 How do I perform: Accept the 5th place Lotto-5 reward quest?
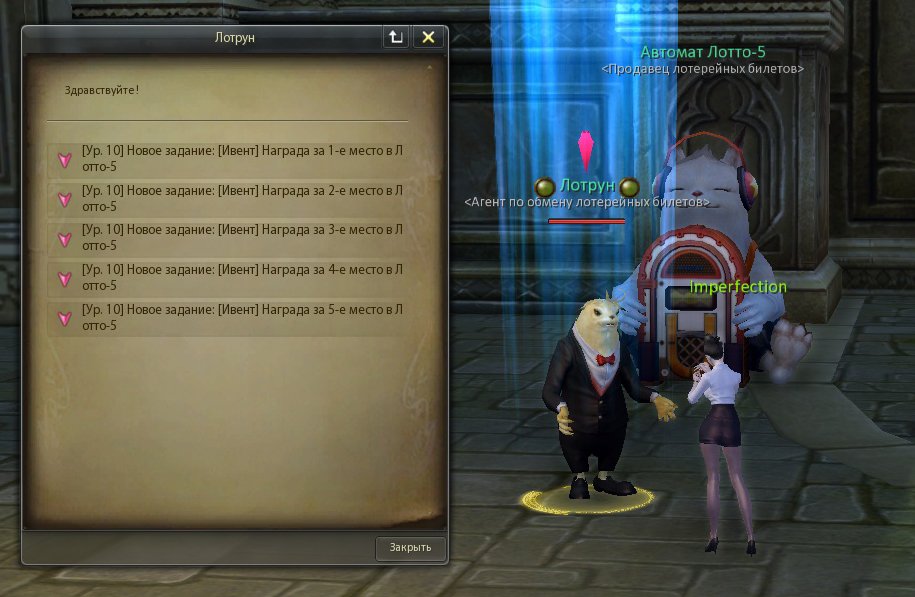(x=240, y=317)
